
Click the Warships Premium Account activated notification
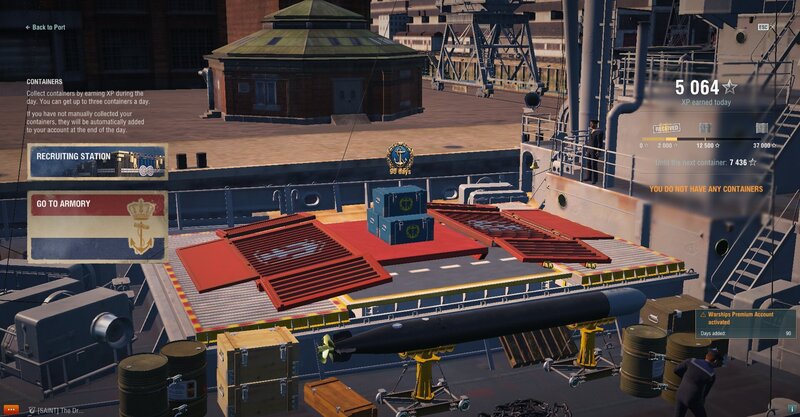[x=745, y=323]
